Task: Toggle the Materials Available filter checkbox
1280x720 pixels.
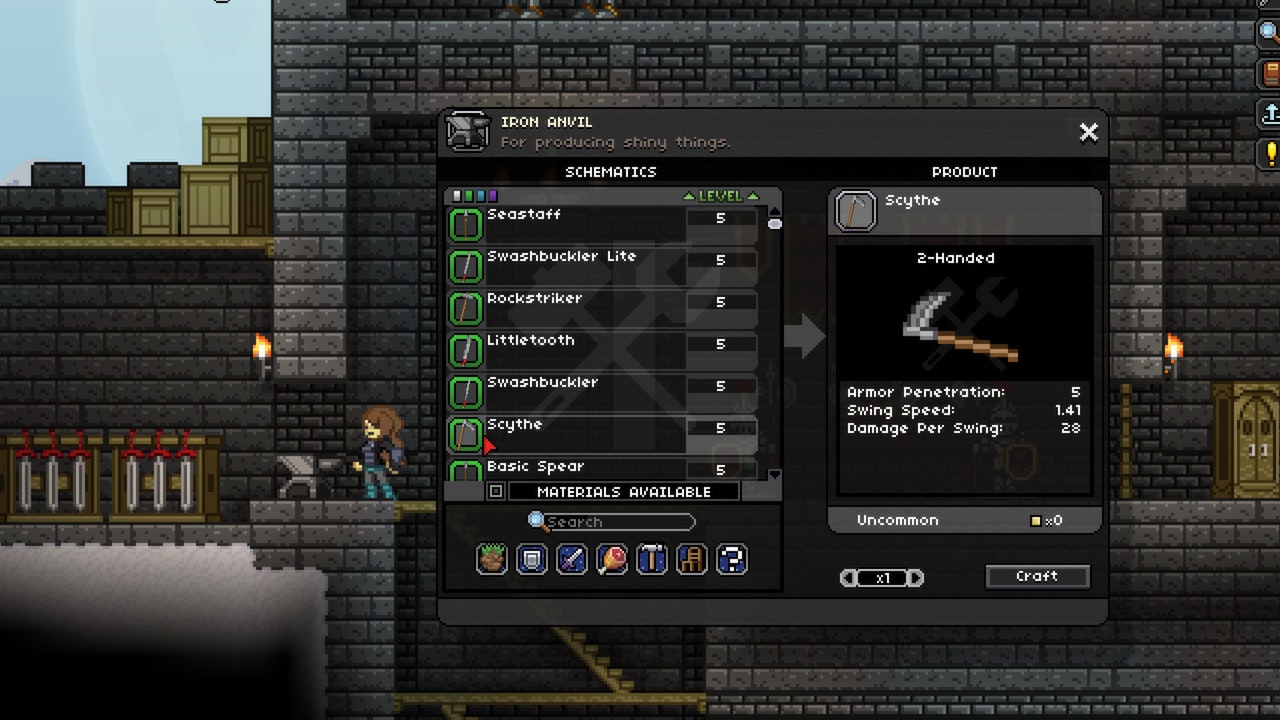Action: coord(495,491)
